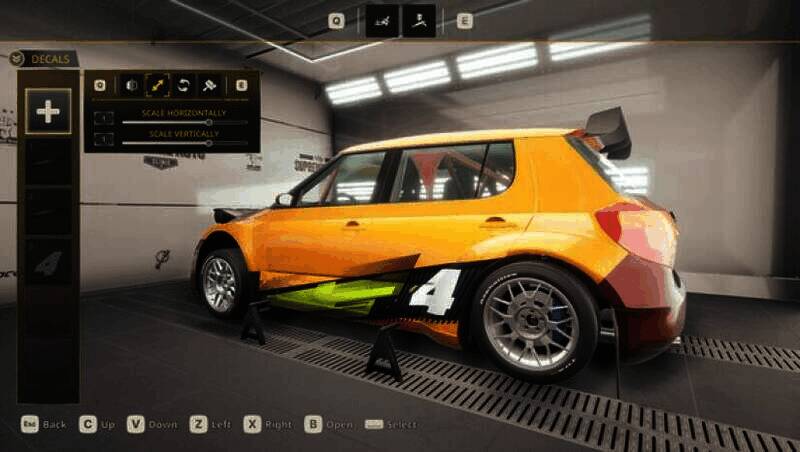Viewport: 800px width, 452px height.
Task: Adjust the Scale Horizontally slider
Action: (208, 122)
